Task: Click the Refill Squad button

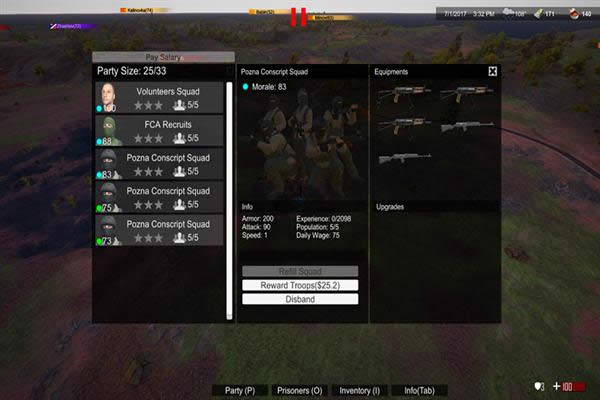Action: 300,272
